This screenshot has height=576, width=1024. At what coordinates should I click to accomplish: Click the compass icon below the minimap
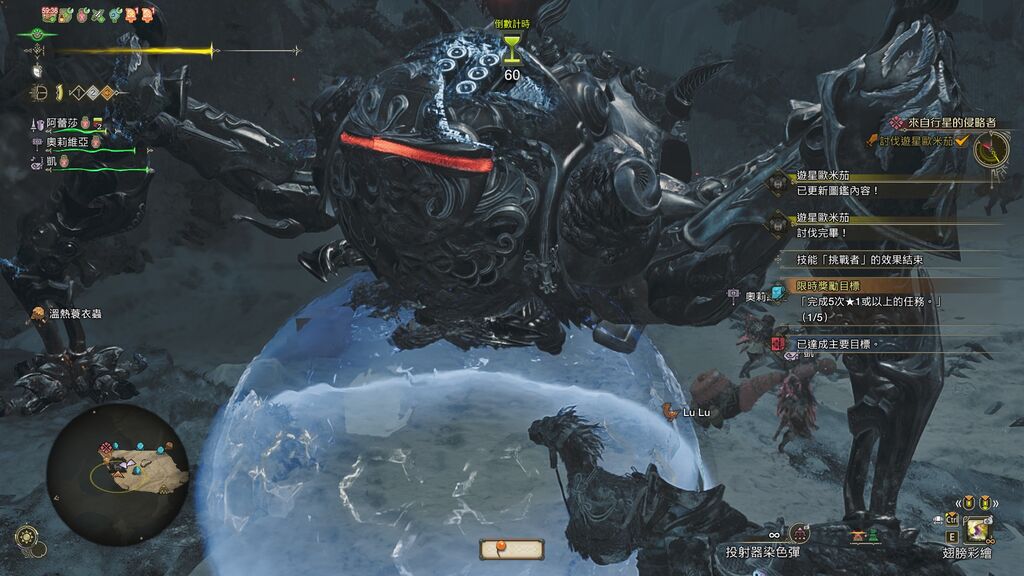point(27,537)
